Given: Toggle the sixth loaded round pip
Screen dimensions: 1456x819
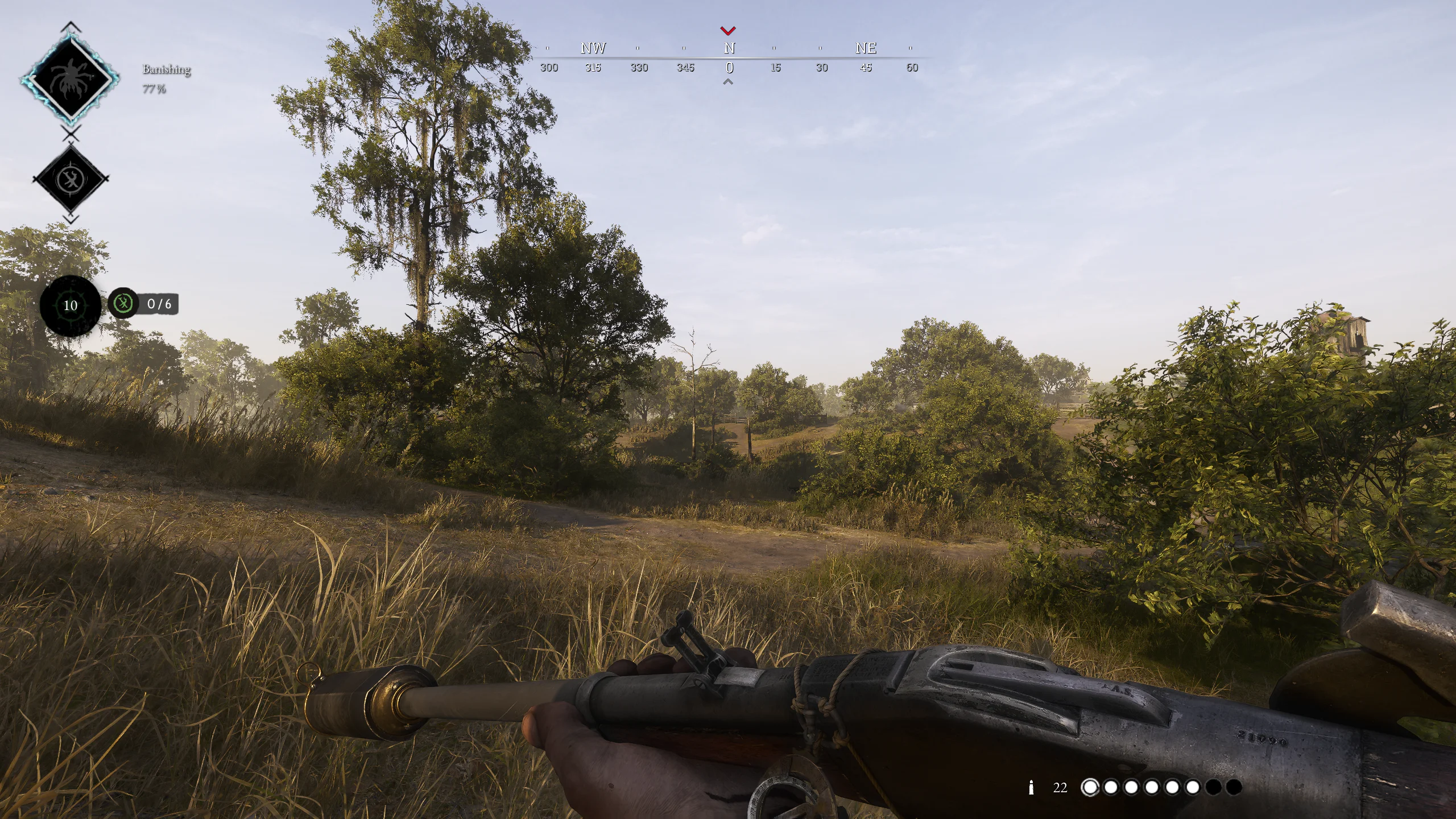Looking at the screenshot, I should point(1193,787).
